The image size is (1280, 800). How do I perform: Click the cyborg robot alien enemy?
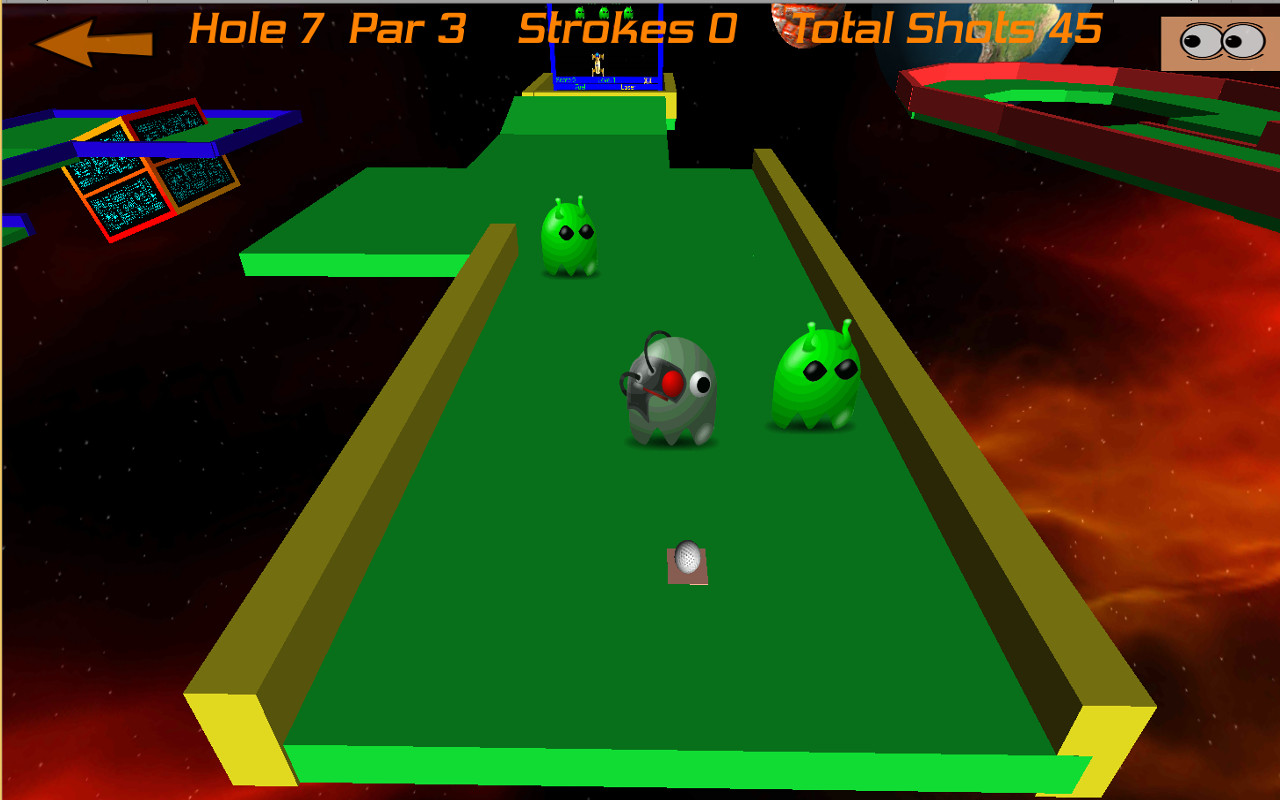[668, 390]
